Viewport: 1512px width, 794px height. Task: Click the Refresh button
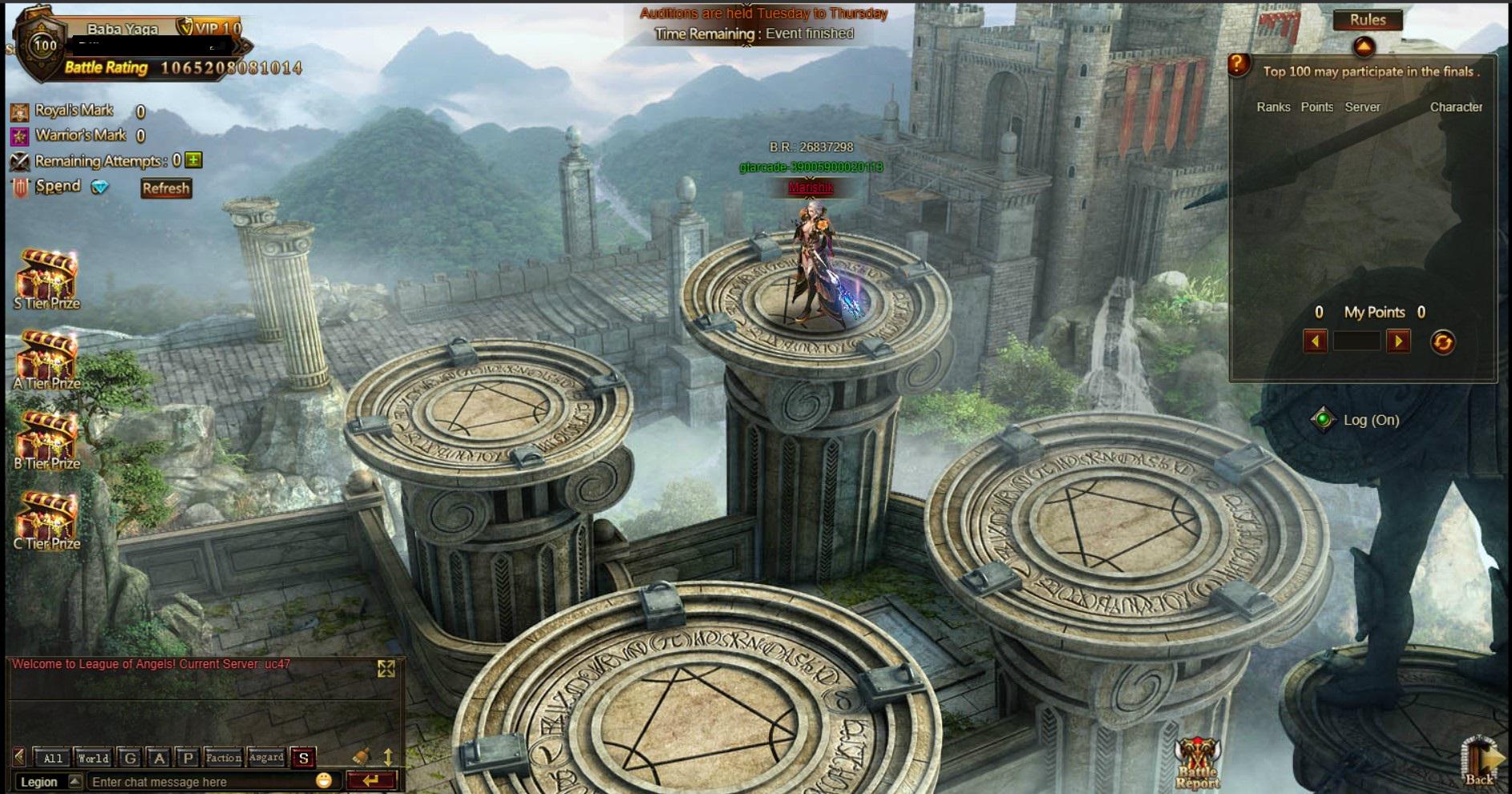[x=166, y=188]
